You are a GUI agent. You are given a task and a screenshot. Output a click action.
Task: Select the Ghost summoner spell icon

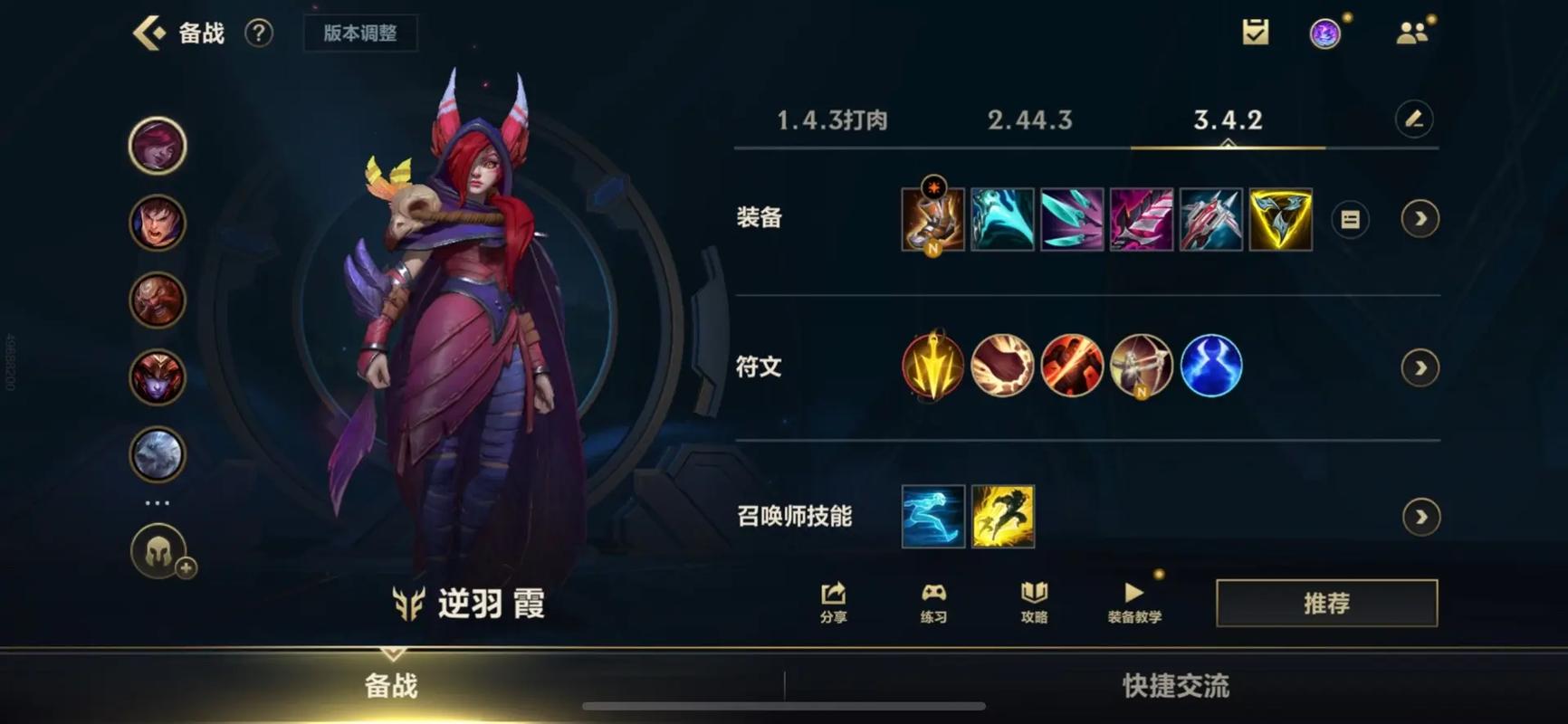pos(932,516)
